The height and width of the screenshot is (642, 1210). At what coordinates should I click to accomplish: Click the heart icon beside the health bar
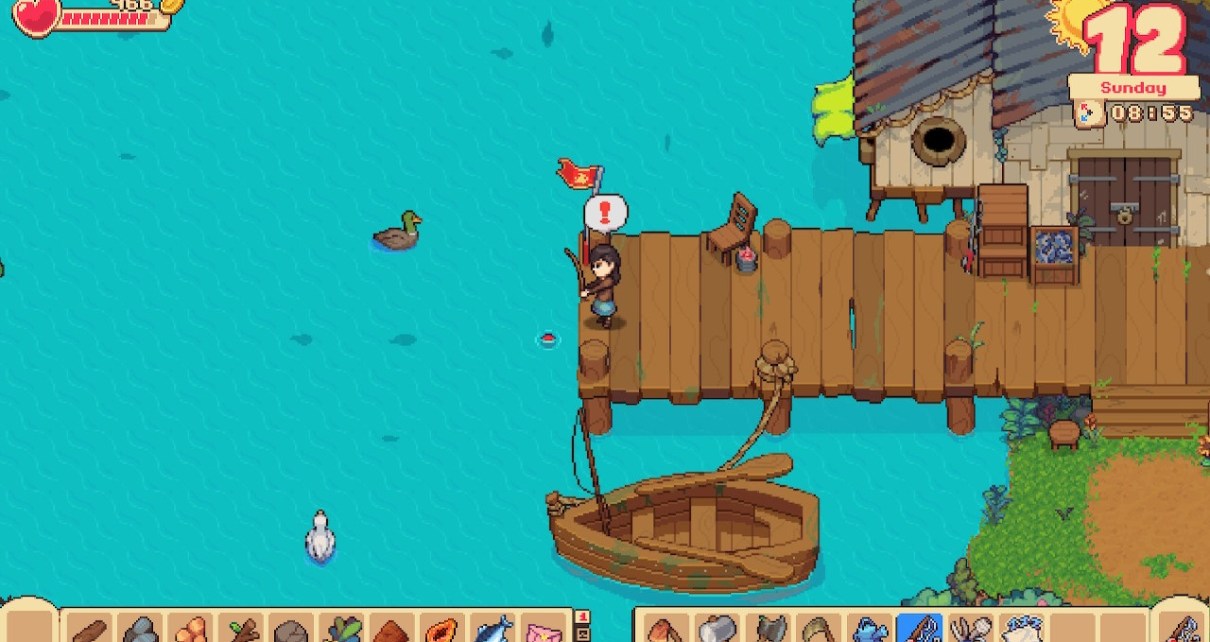click(36, 15)
